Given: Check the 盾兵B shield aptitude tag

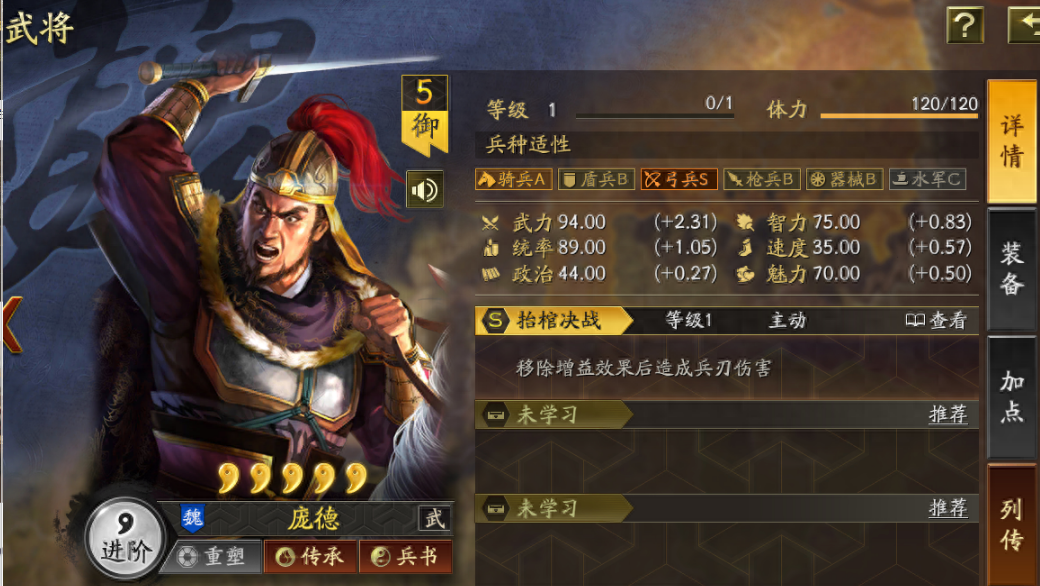Looking at the screenshot, I should point(596,179).
